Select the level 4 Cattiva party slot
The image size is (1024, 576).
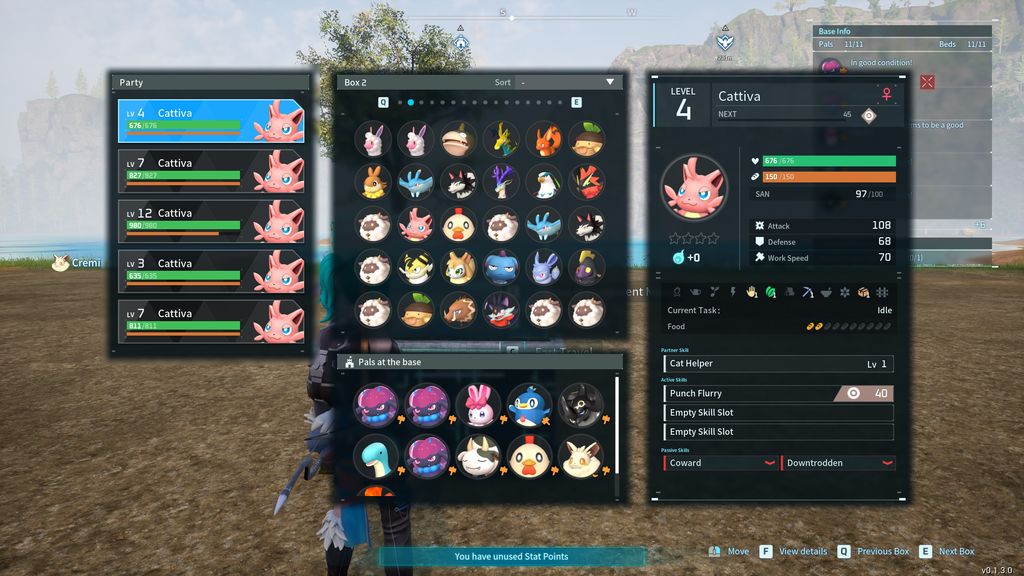(210, 120)
